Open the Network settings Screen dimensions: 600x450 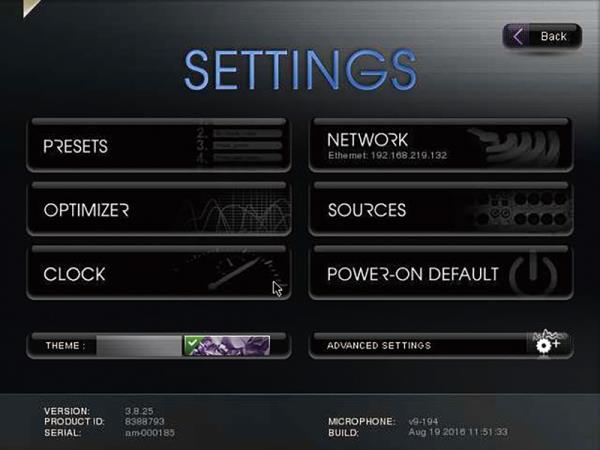click(x=440, y=146)
